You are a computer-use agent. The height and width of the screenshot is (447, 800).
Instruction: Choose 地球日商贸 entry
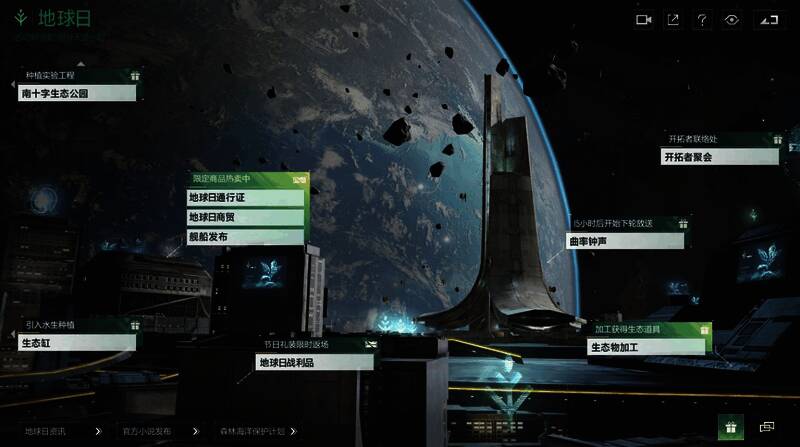(246, 217)
